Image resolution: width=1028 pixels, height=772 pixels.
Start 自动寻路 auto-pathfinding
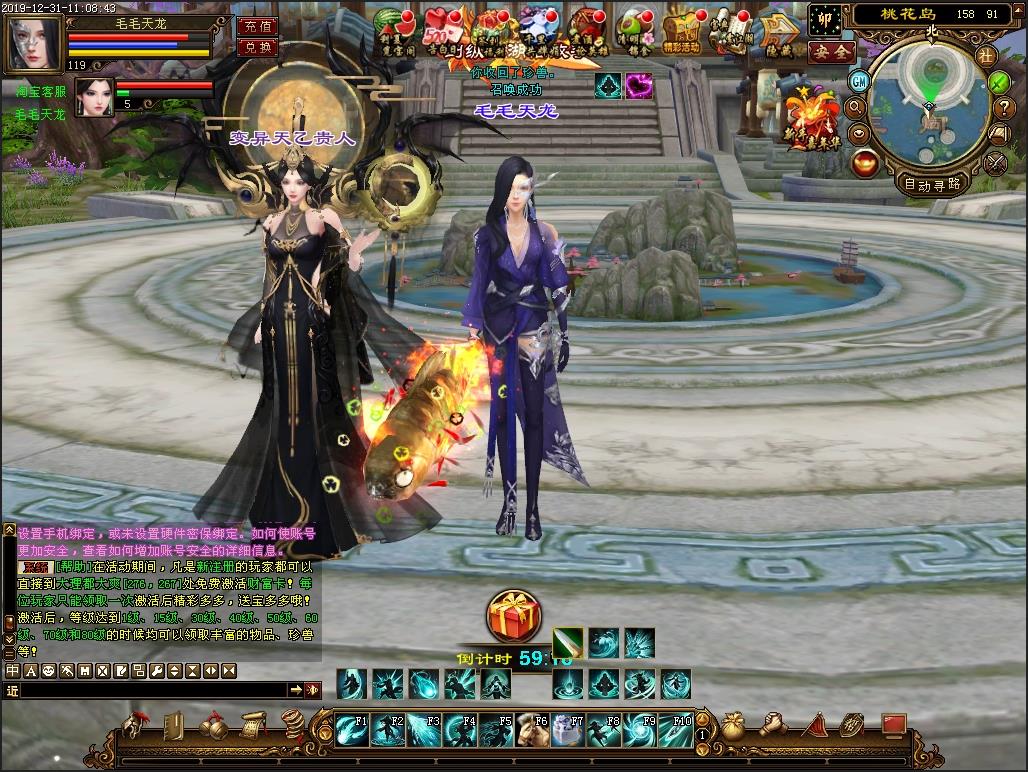931,183
